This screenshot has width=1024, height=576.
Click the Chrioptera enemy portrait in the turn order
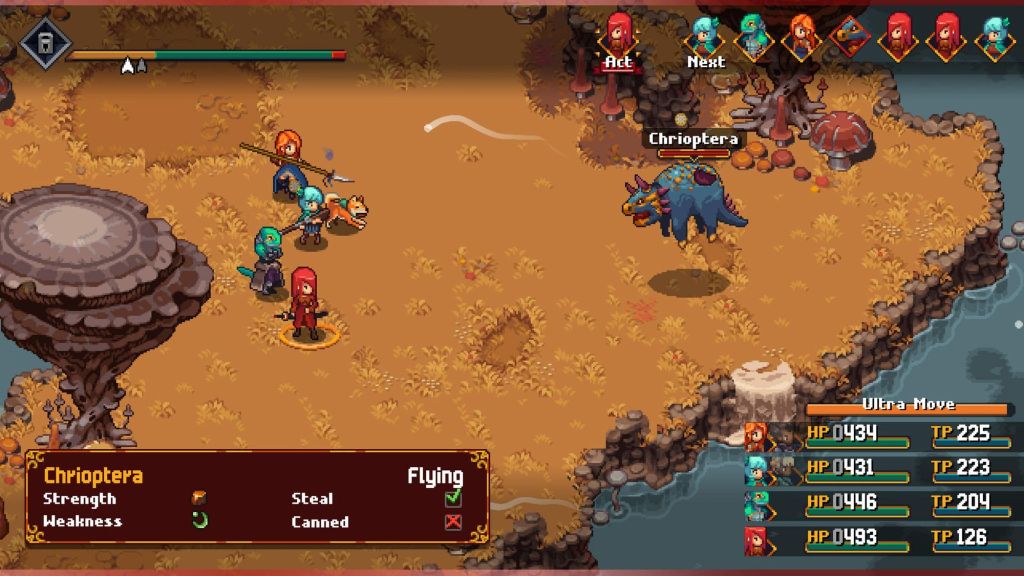(848, 36)
